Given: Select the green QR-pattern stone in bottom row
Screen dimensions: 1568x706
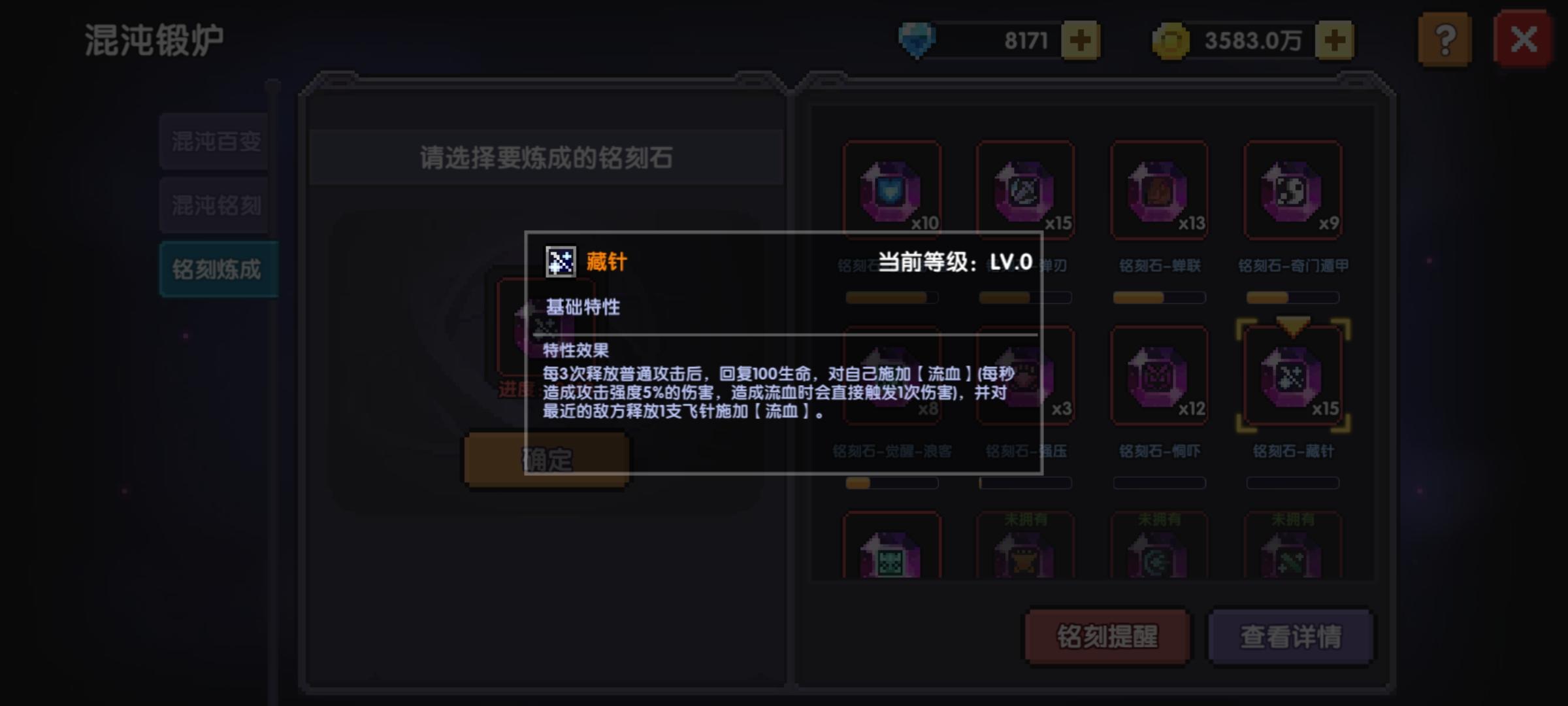Looking at the screenshot, I should pos(892,552).
